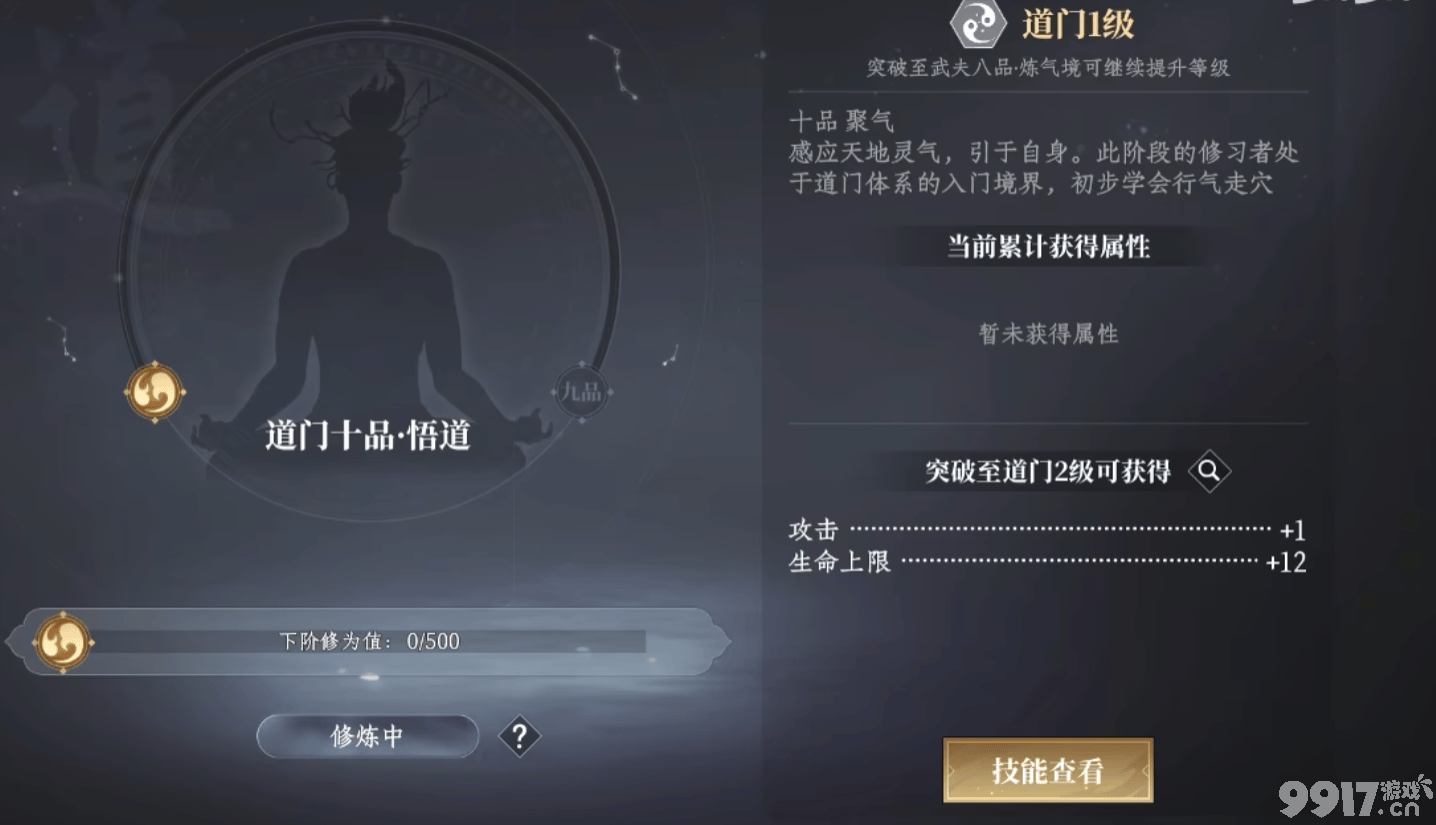Open the magnifier preview beside 突破至道门2级可获得
The height and width of the screenshot is (825, 1436).
coord(1210,471)
